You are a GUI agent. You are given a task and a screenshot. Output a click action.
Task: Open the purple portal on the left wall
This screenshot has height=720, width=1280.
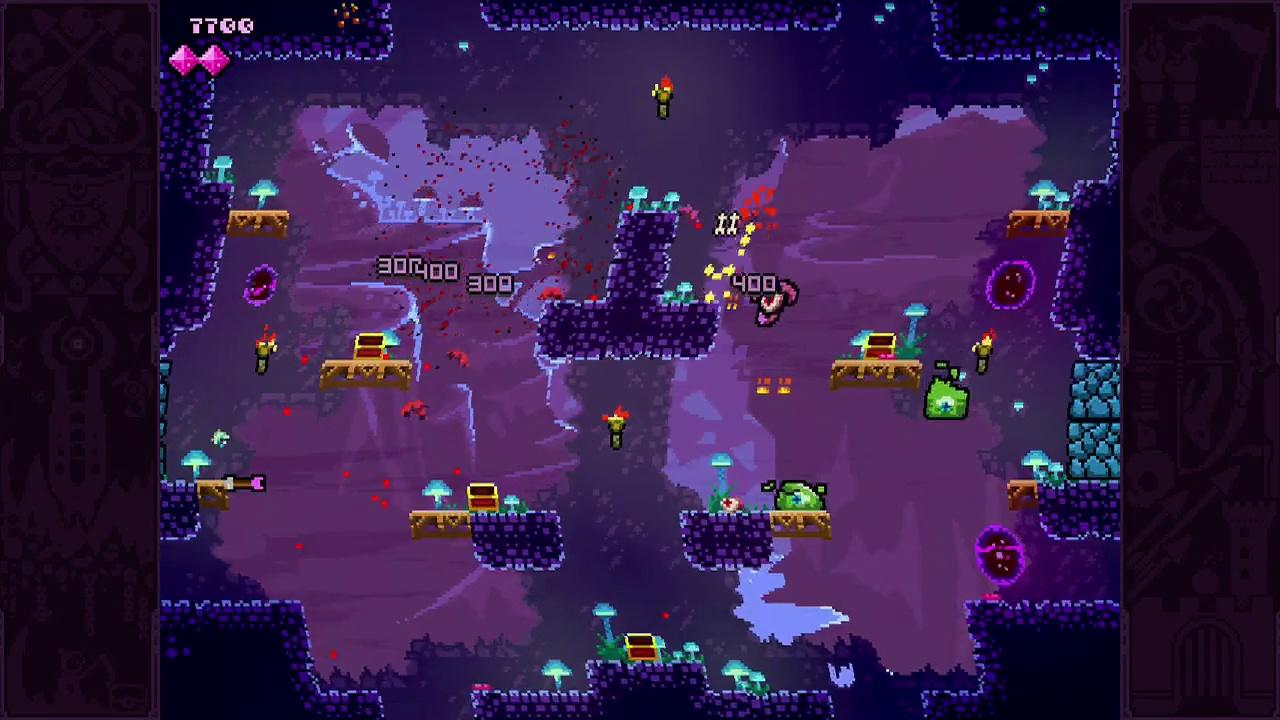260,287
